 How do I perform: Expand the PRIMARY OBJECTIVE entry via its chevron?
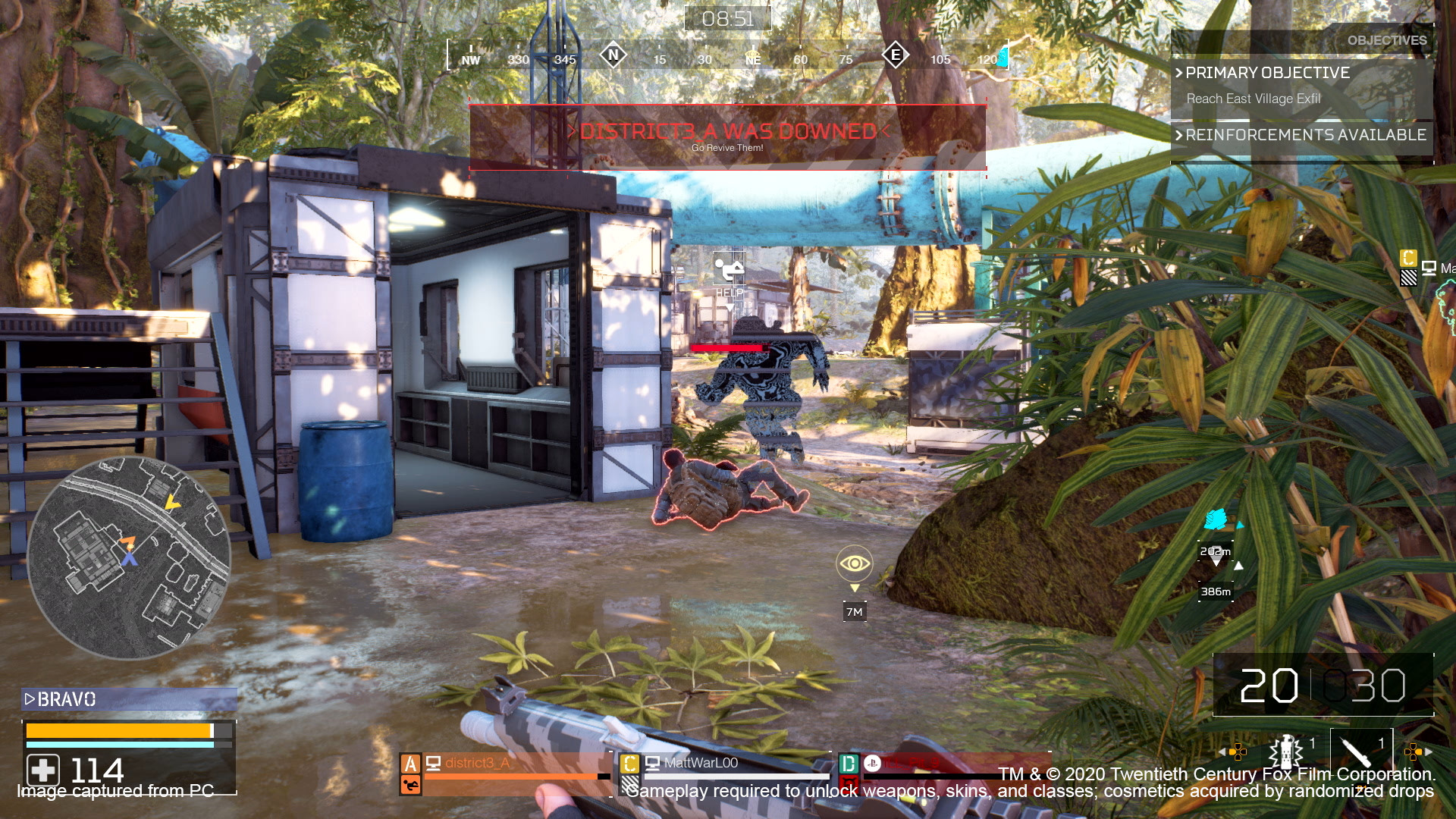[x=1178, y=73]
